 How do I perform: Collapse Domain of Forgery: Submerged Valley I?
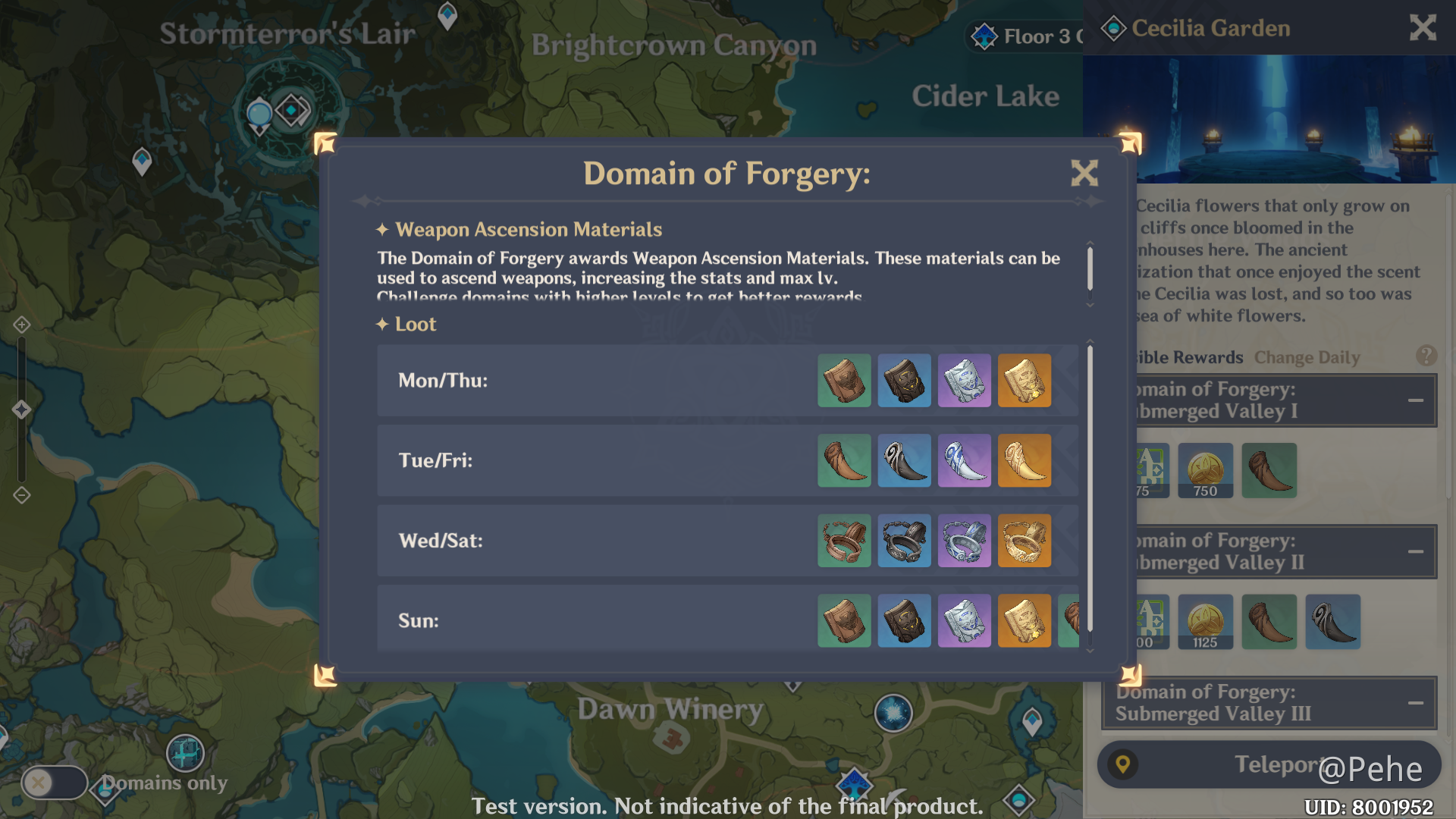point(1415,400)
